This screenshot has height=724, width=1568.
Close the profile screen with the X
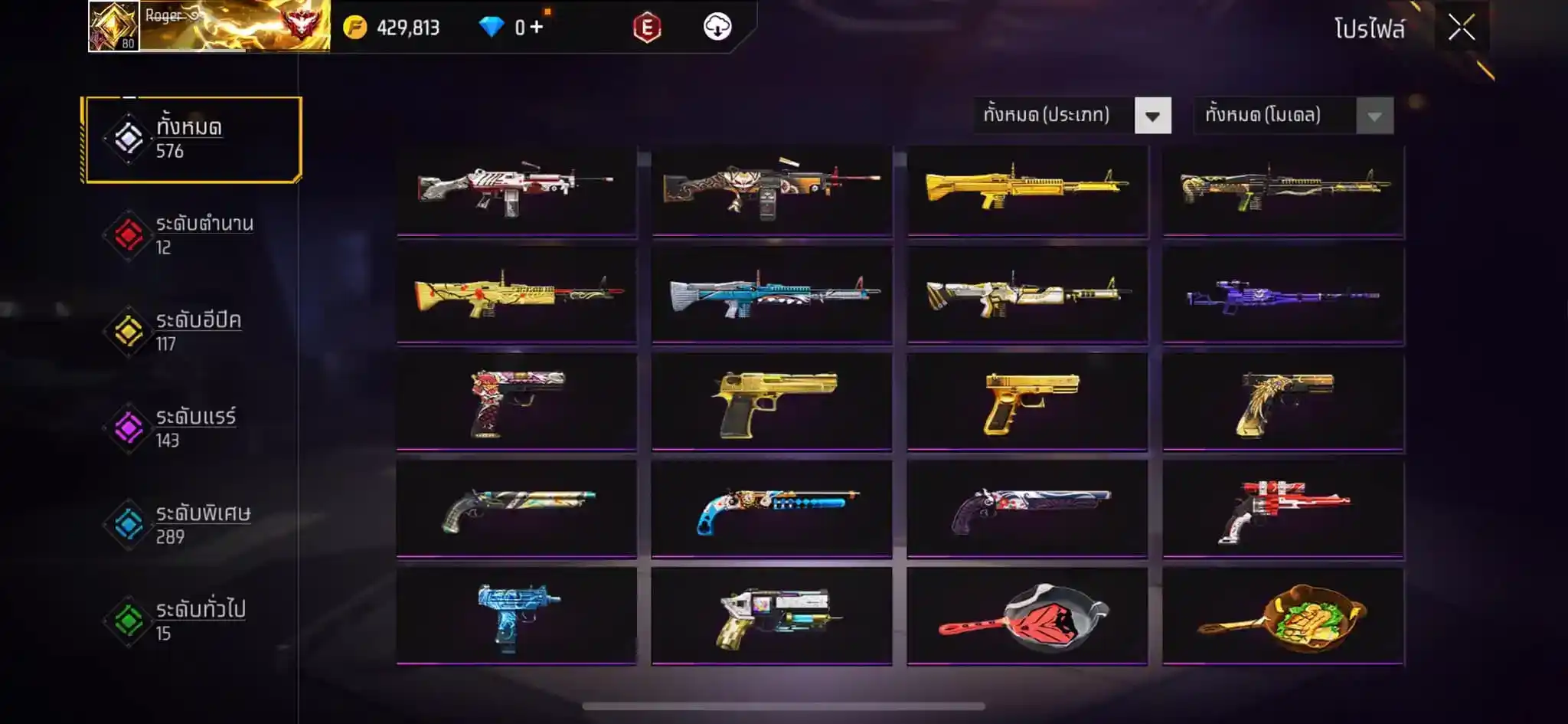click(1461, 28)
